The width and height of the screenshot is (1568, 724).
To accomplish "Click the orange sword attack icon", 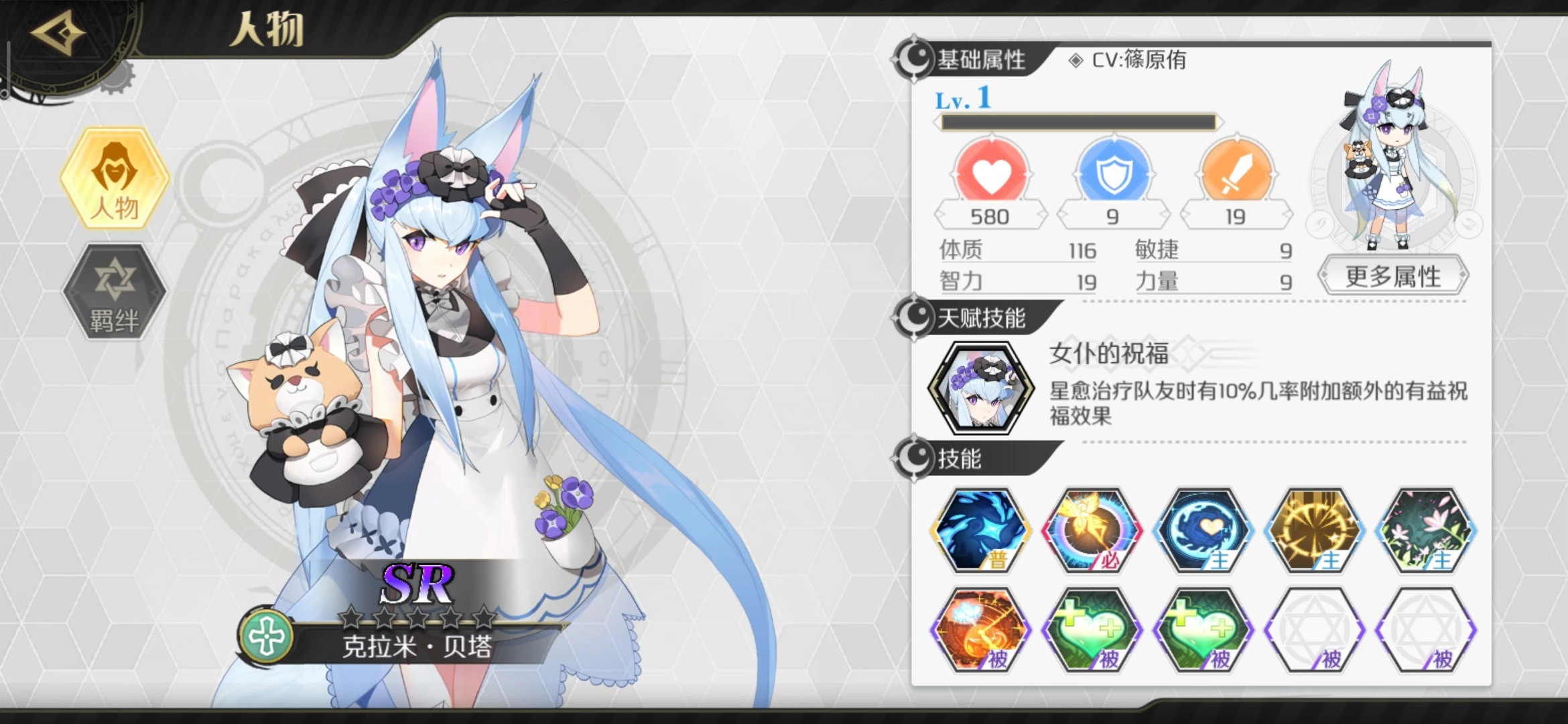I will point(1236,173).
